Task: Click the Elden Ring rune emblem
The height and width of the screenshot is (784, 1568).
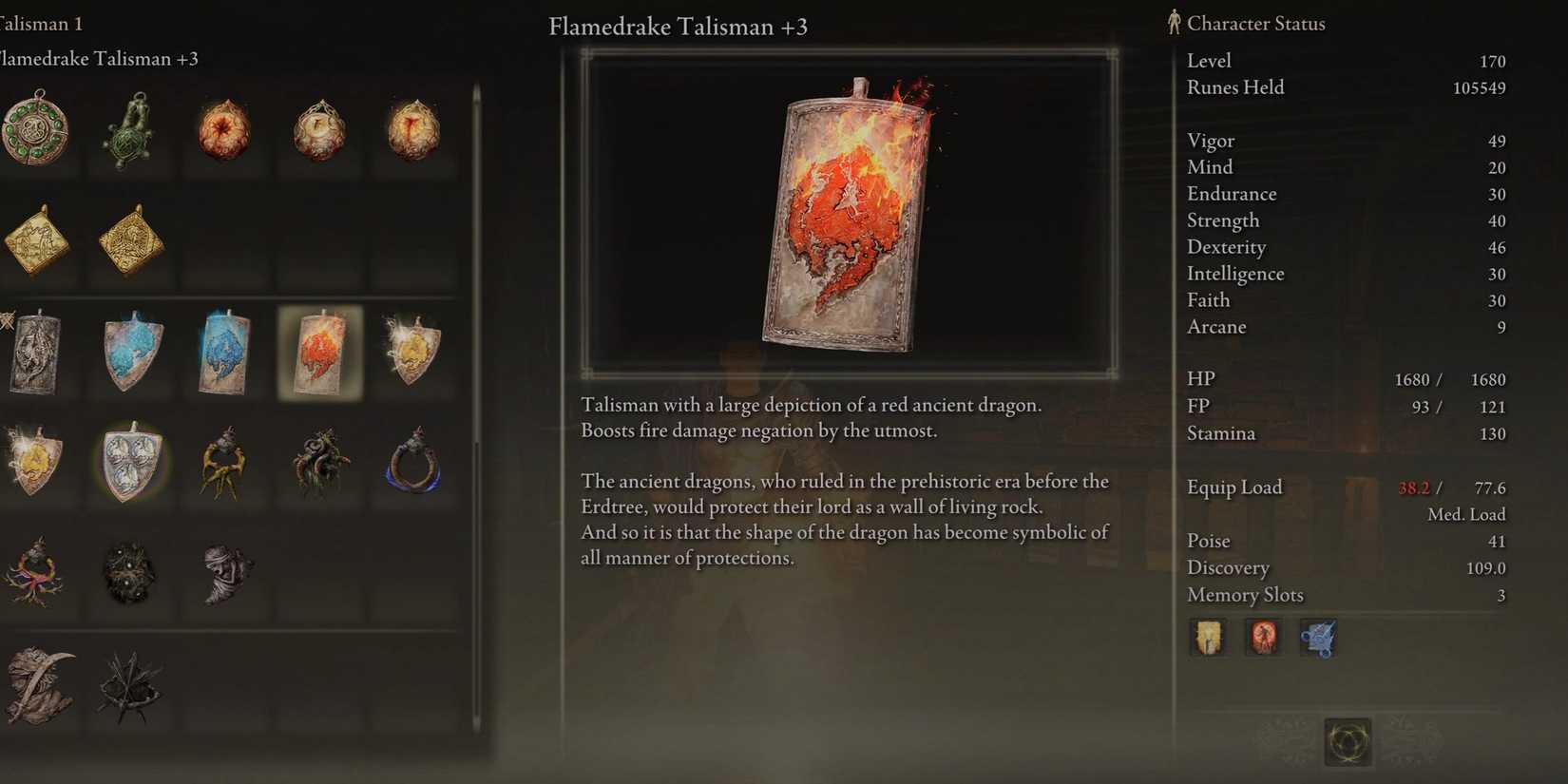Action: click(1347, 744)
